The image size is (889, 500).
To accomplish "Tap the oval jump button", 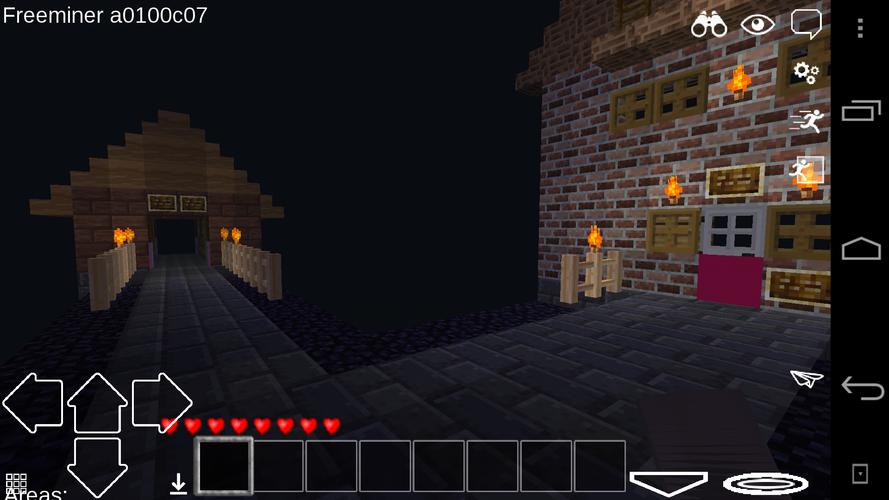I will (765, 484).
